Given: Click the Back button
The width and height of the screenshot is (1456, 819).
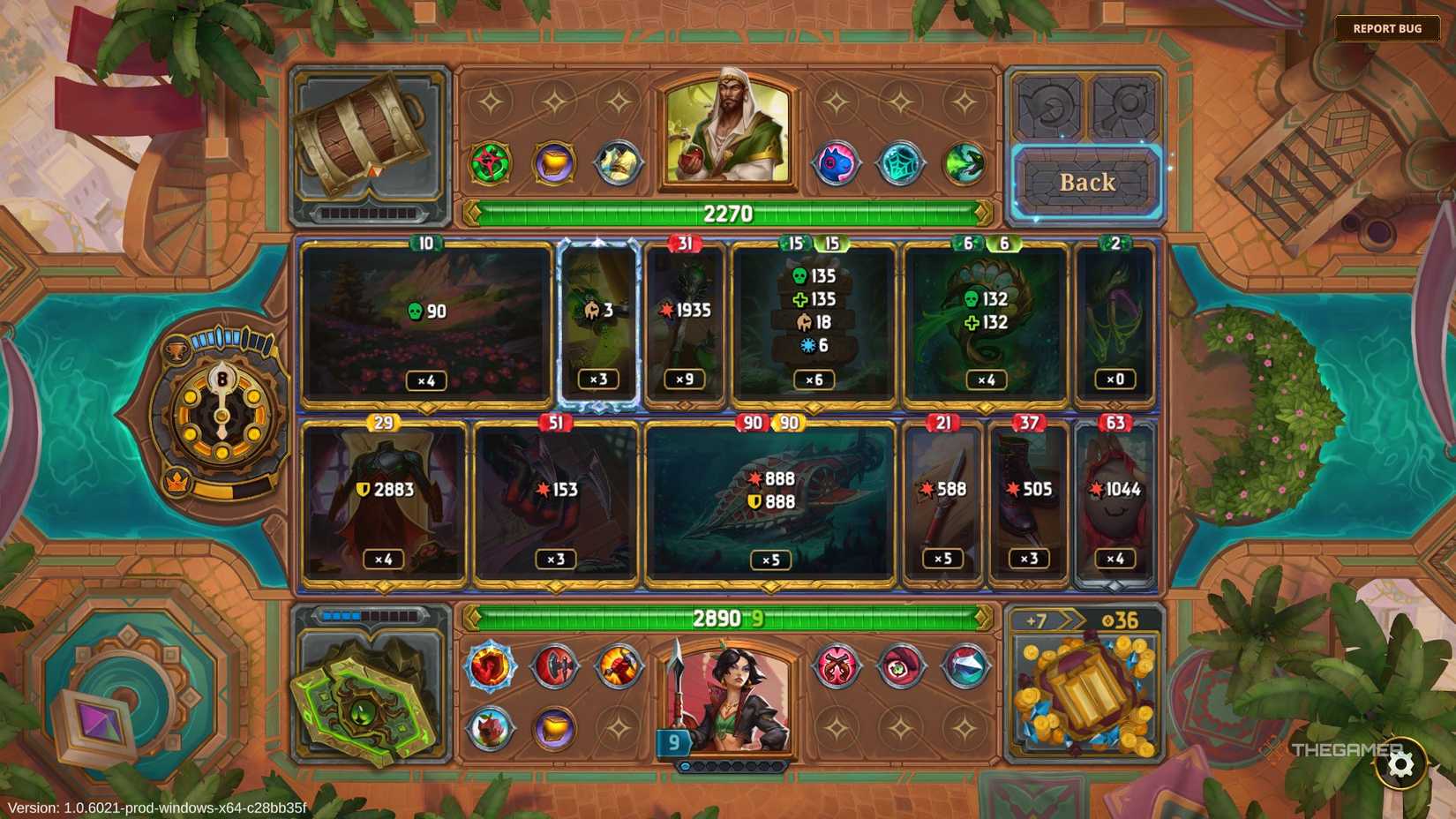Looking at the screenshot, I should click(x=1086, y=183).
